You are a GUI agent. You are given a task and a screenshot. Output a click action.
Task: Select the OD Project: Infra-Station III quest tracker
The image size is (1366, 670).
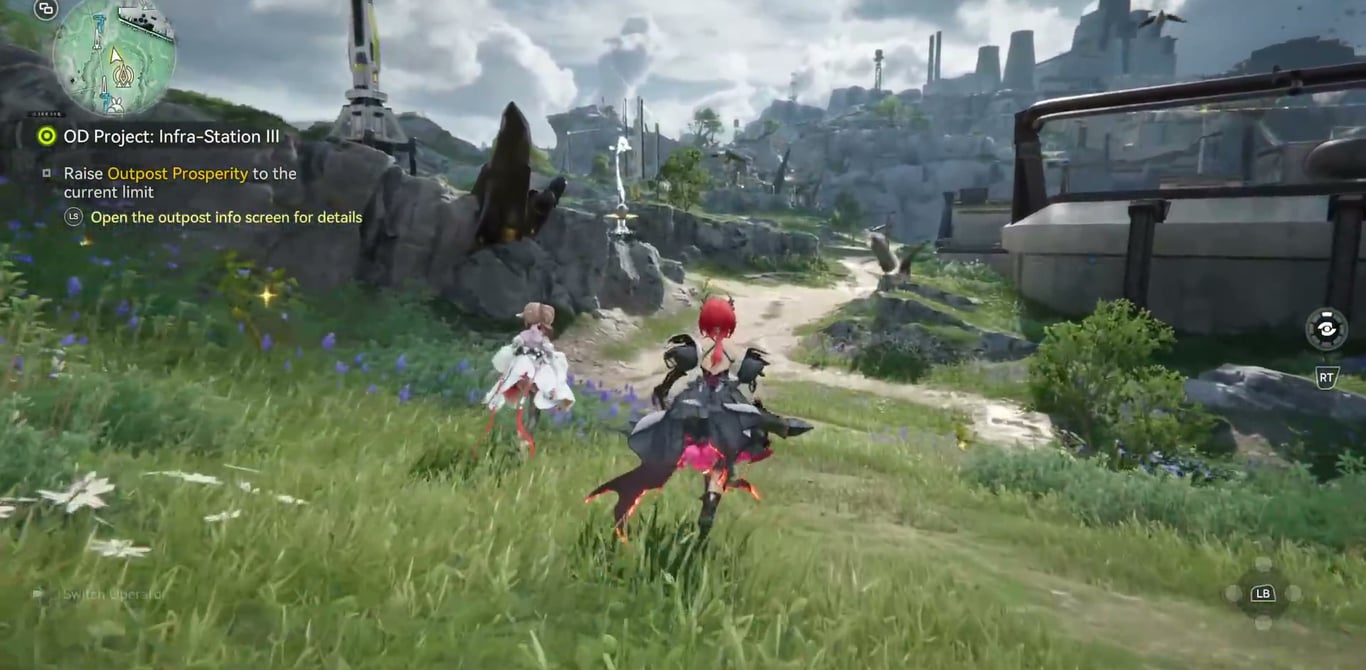(170, 136)
